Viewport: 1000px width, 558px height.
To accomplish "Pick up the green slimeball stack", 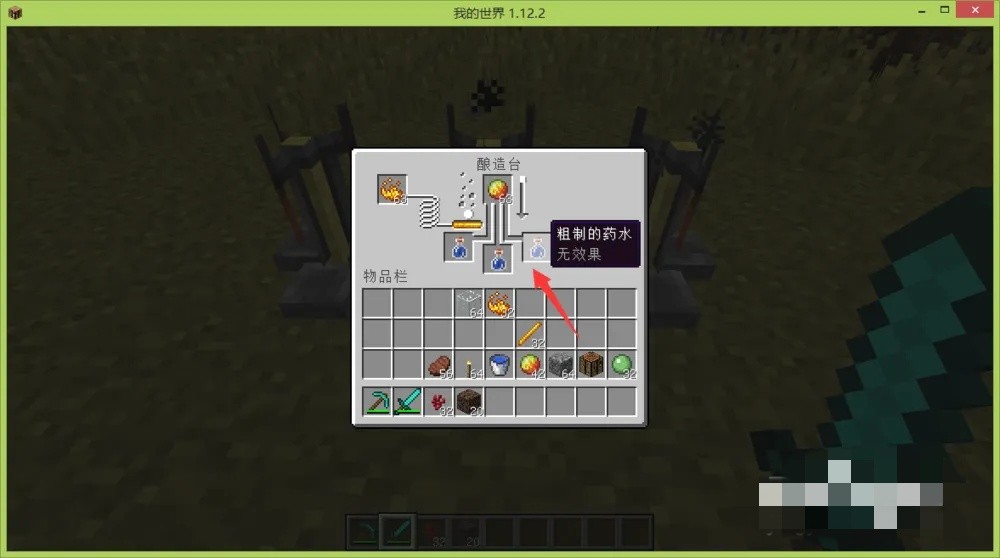I will tap(622, 364).
